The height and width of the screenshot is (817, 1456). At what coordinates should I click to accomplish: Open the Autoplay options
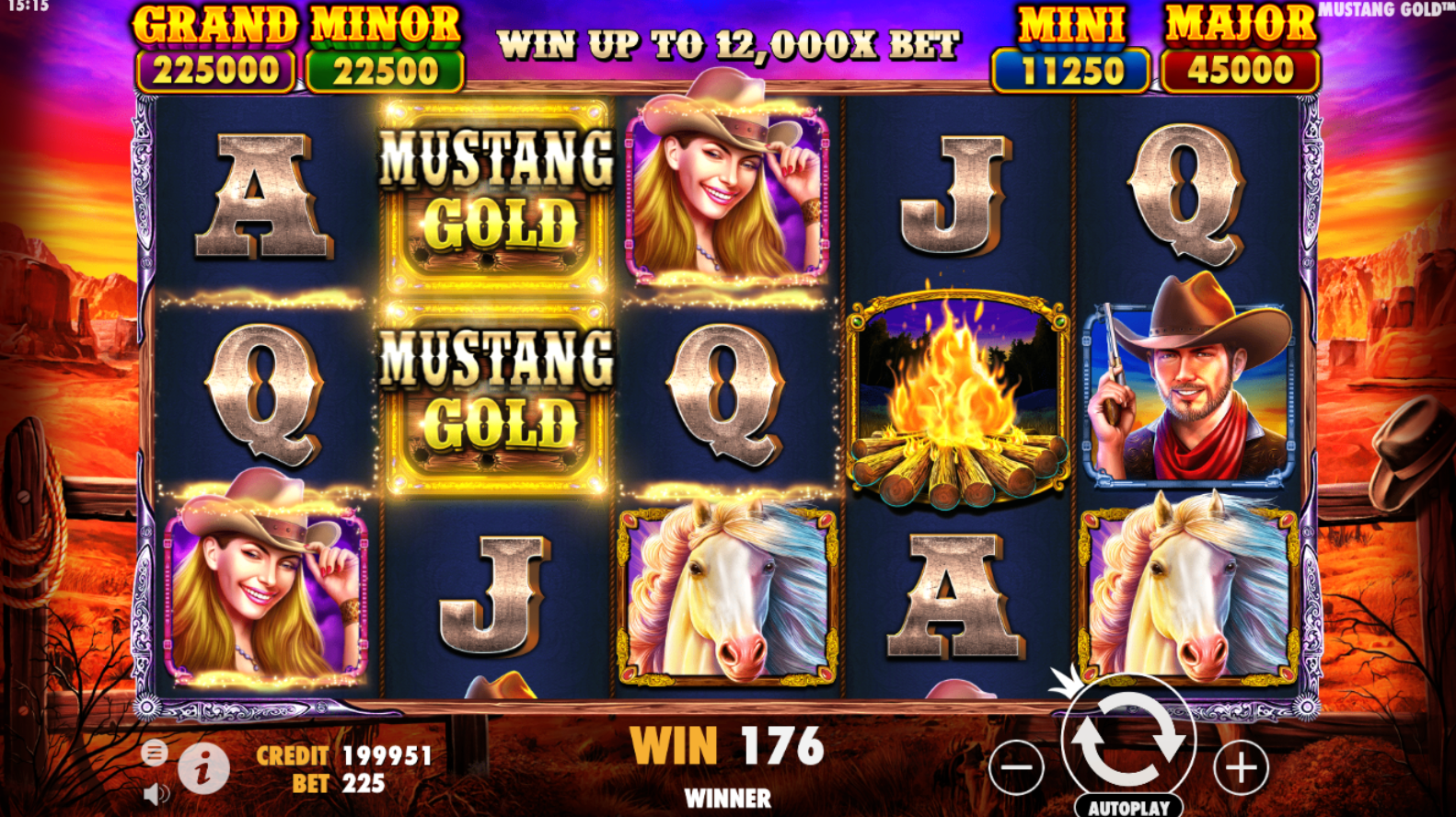pyautogui.click(x=1128, y=807)
